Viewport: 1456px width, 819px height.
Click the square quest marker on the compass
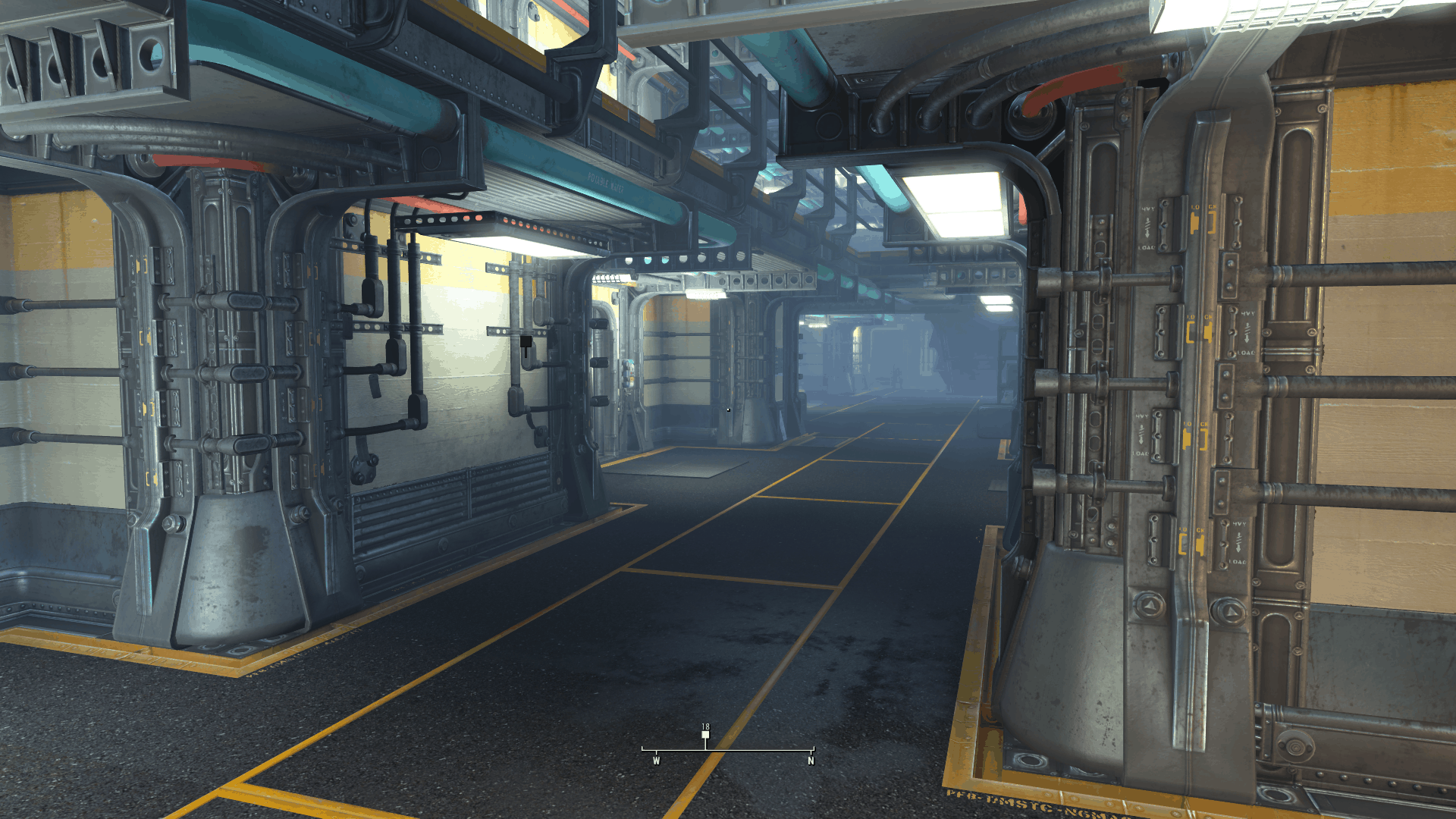click(x=705, y=735)
